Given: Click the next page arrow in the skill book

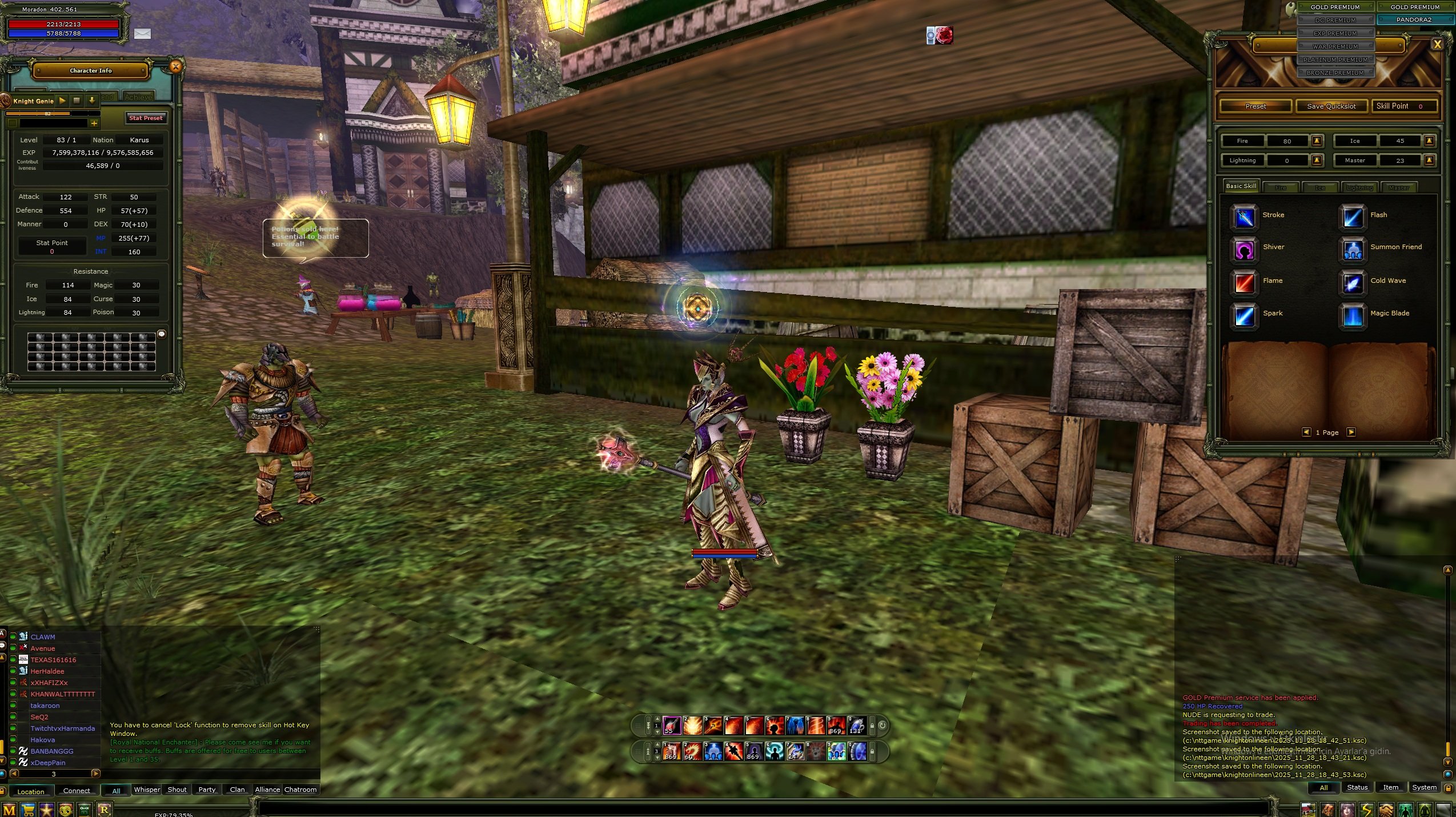Looking at the screenshot, I should 1351,432.
